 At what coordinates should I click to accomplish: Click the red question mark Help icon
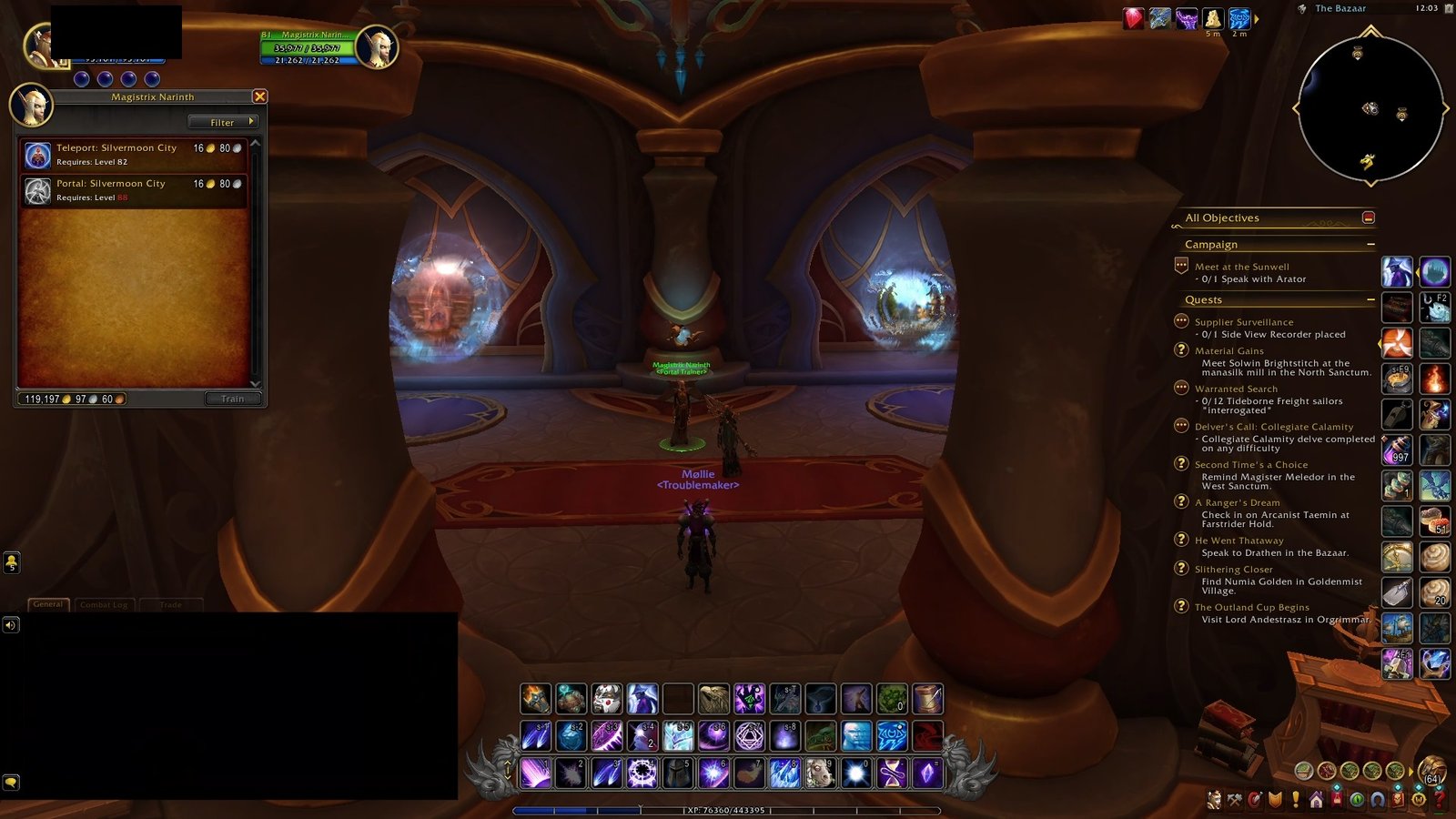click(1439, 801)
